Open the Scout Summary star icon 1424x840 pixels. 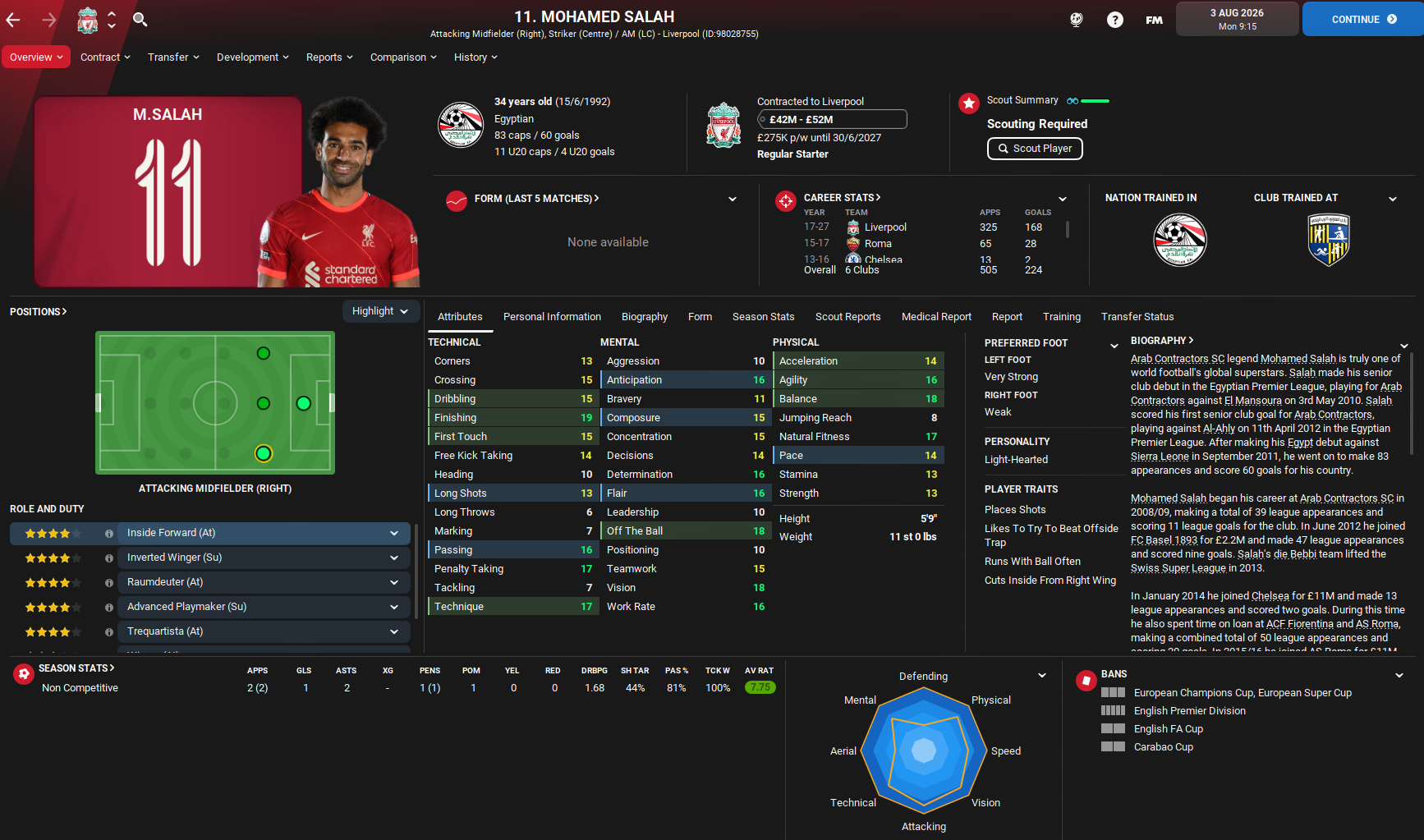pyautogui.click(x=969, y=103)
